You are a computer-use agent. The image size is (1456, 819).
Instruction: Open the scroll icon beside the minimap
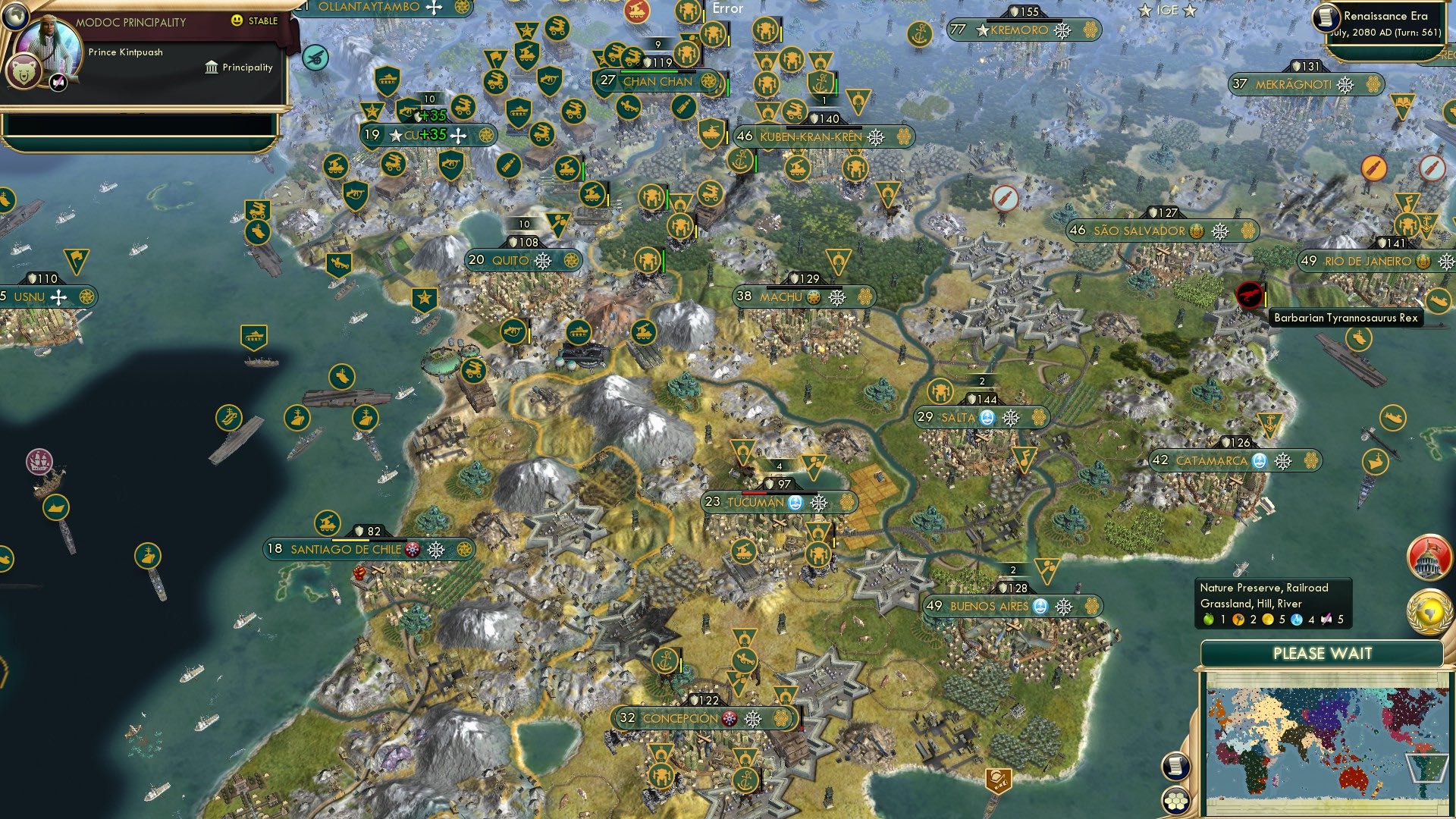pyautogui.click(x=1175, y=767)
